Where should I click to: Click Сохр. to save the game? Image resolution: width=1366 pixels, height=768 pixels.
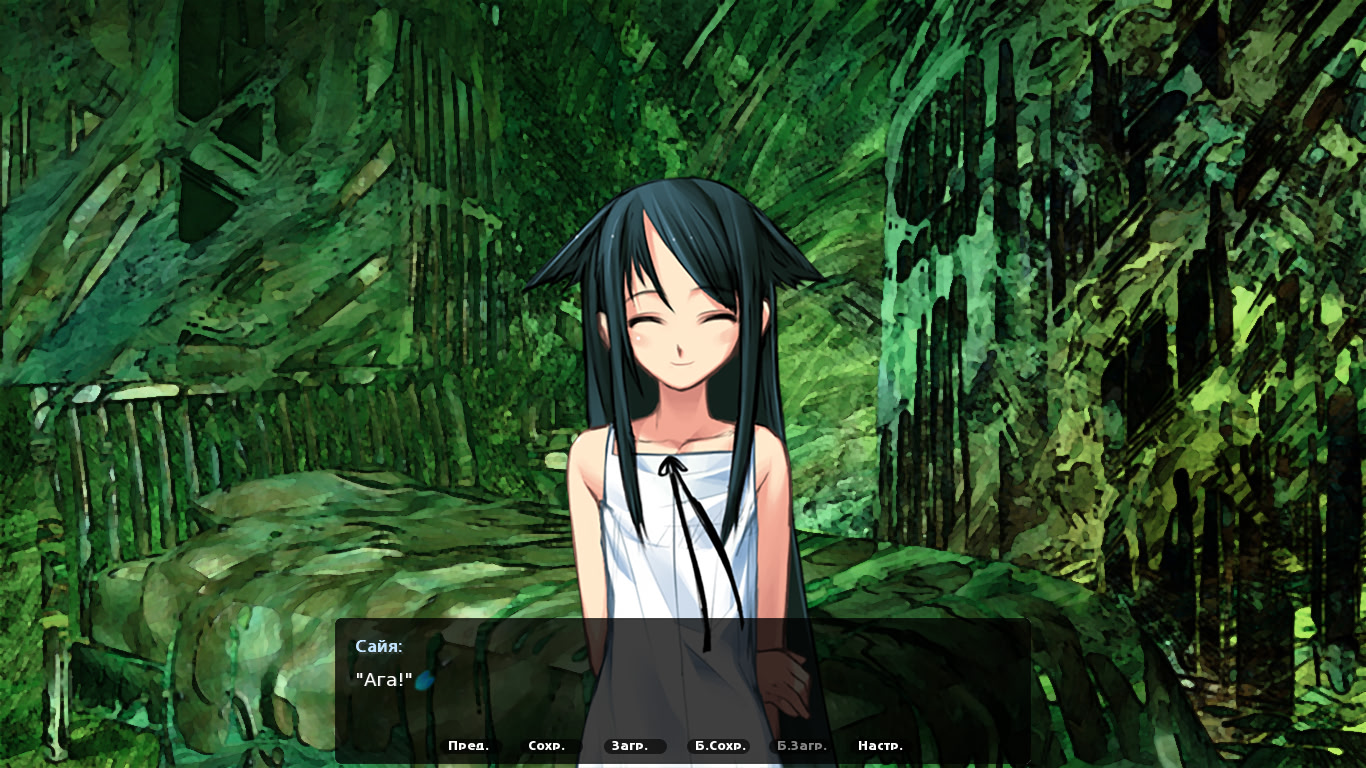[x=546, y=745]
